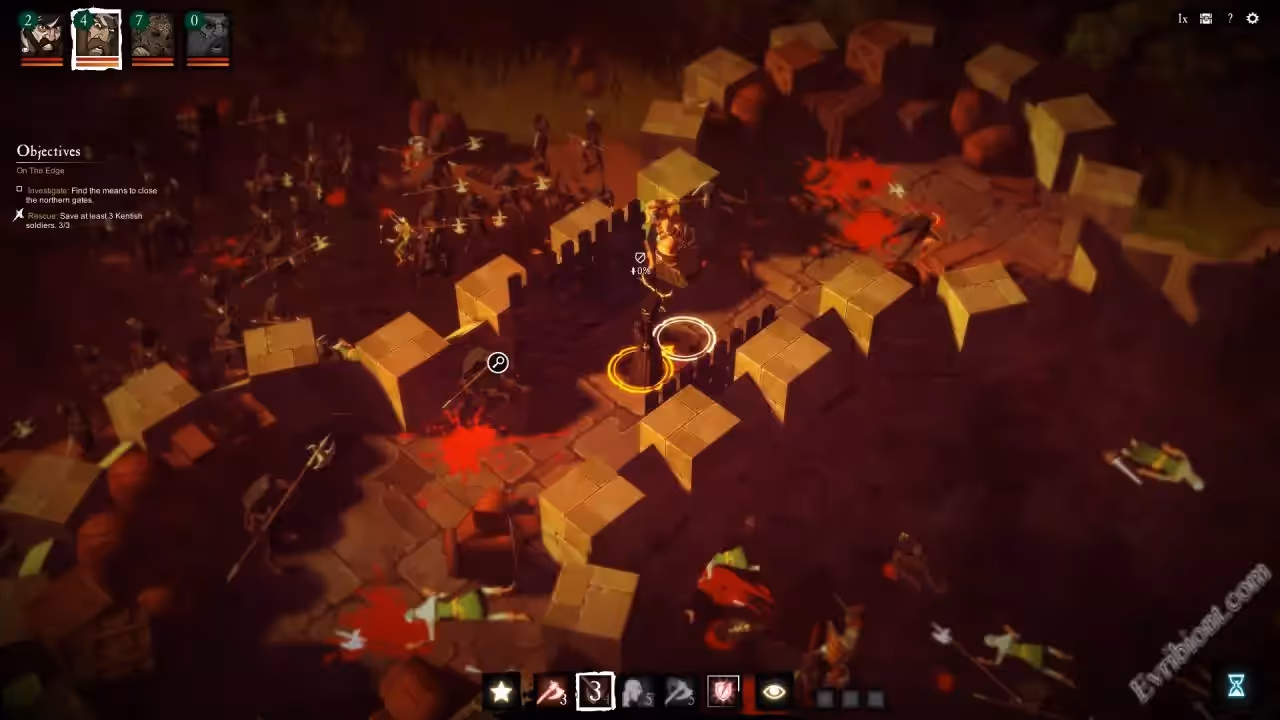Screen dimensions: 1280x720
Task: Change the 1x game speed setting
Action: click(x=1182, y=18)
